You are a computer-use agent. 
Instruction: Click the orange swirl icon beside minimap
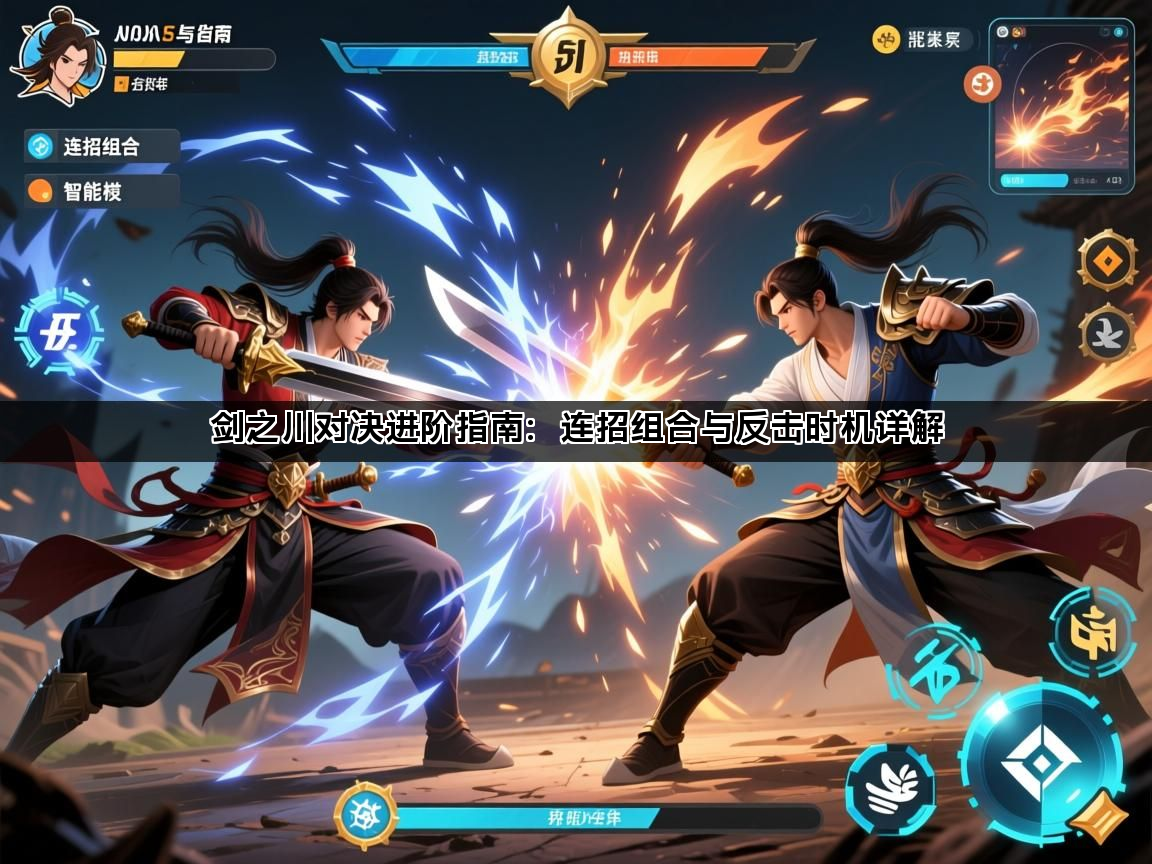[x=982, y=84]
